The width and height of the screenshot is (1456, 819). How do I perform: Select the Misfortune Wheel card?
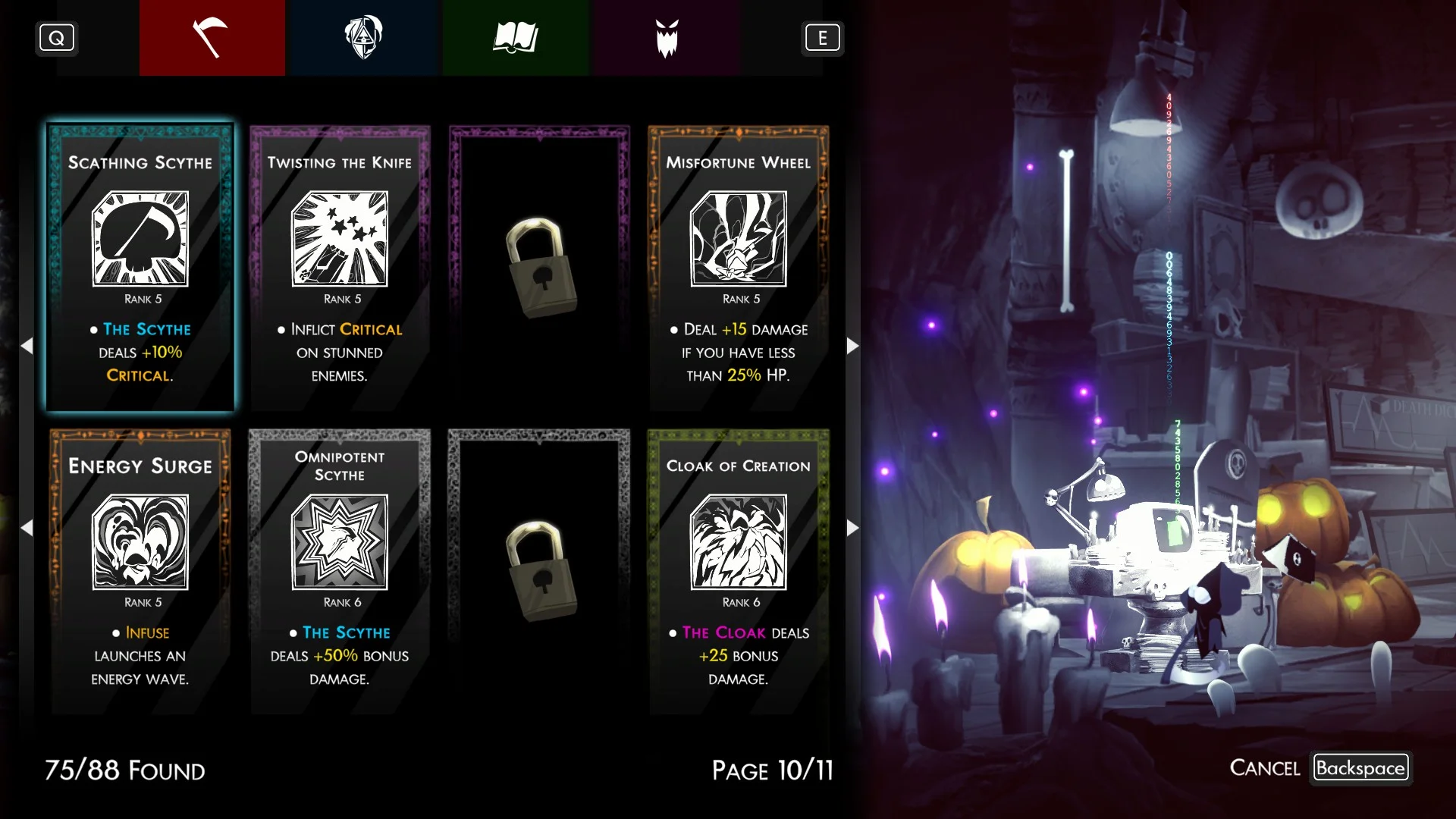[x=738, y=268]
